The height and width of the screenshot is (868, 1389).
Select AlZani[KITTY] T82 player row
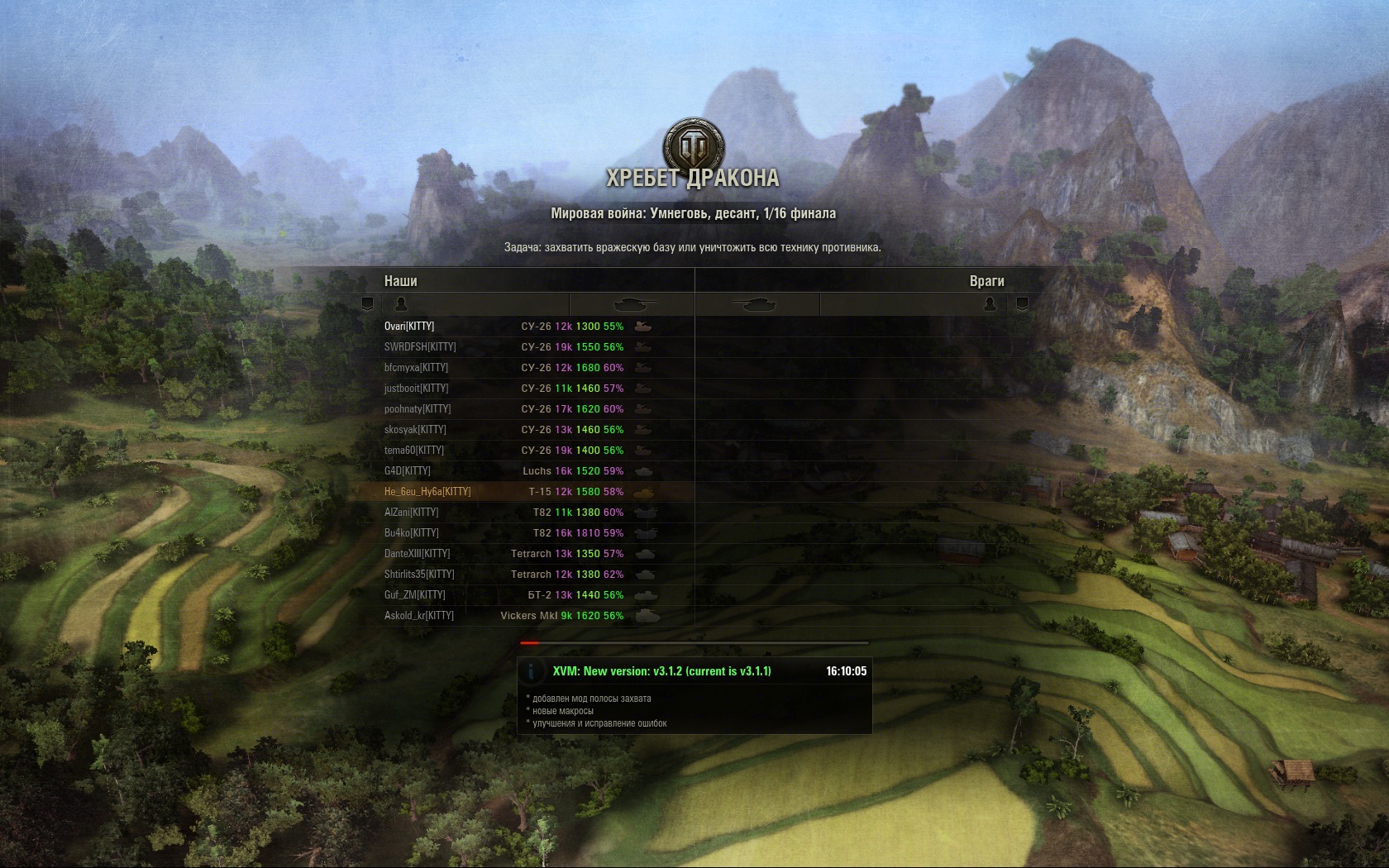pos(412,513)
